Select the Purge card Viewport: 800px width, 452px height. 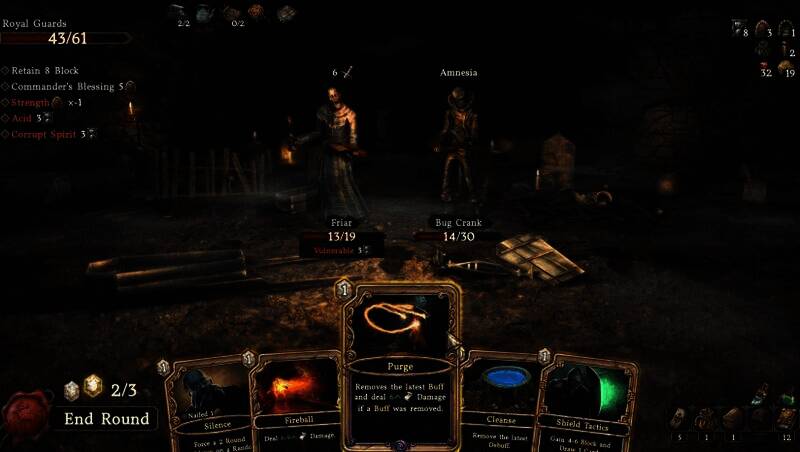click(x=400, y=365)
